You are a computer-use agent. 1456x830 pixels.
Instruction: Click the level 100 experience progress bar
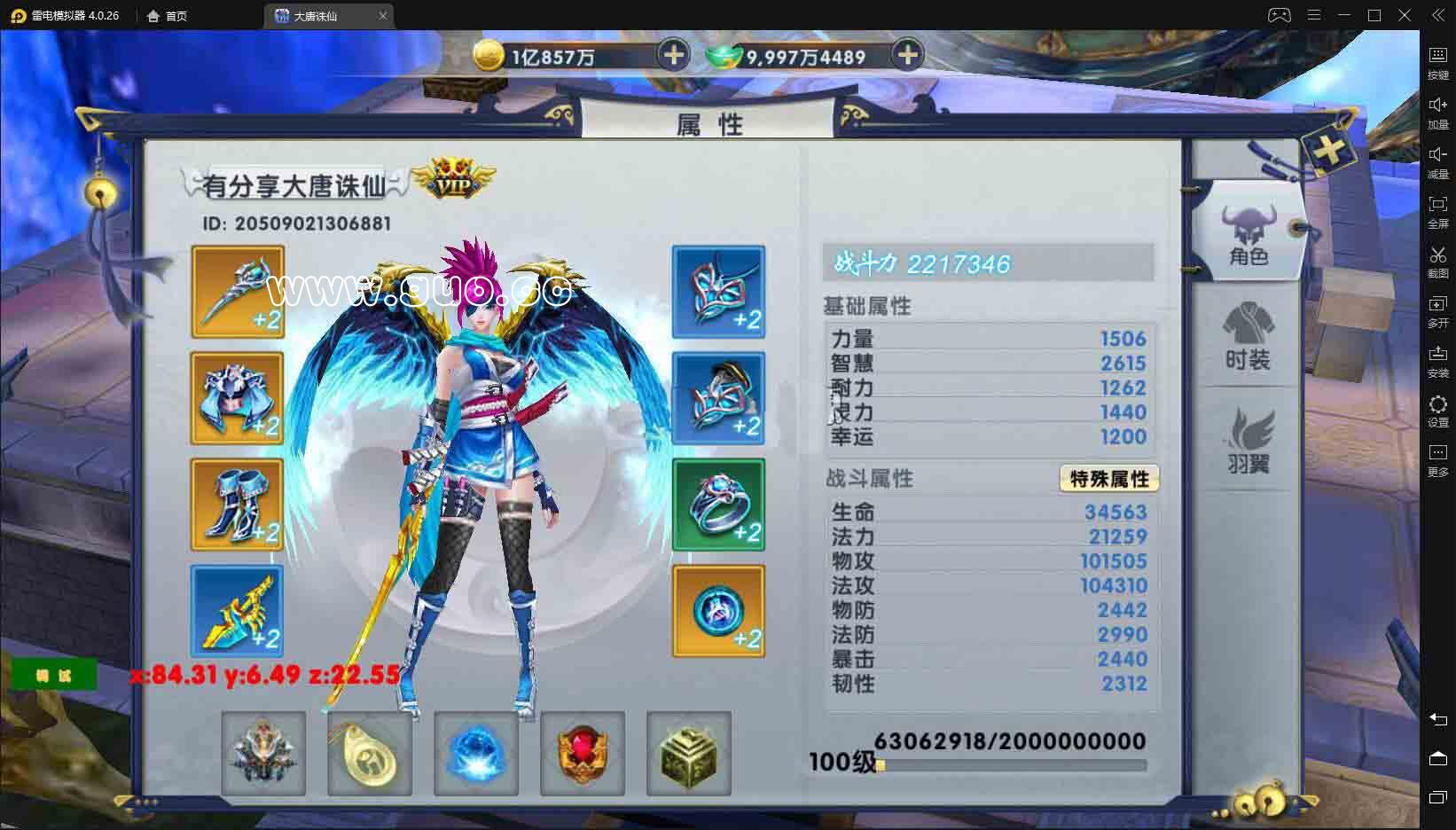click(1011, 764)
